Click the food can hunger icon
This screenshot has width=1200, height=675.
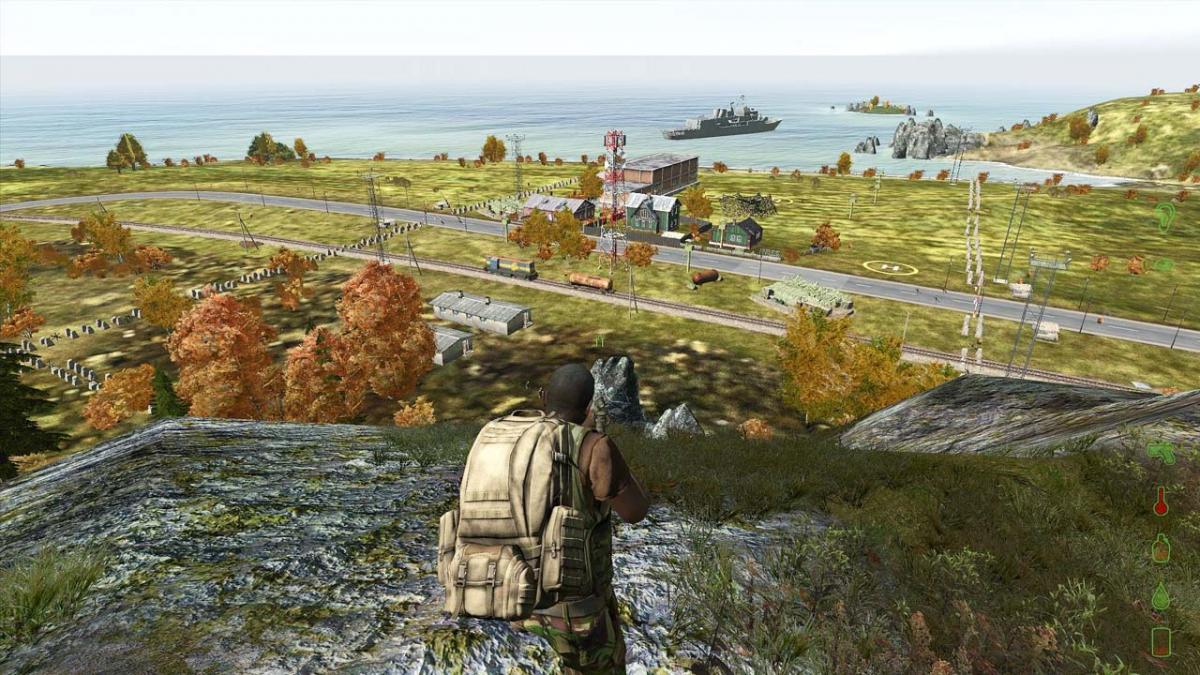[1160, 641]
